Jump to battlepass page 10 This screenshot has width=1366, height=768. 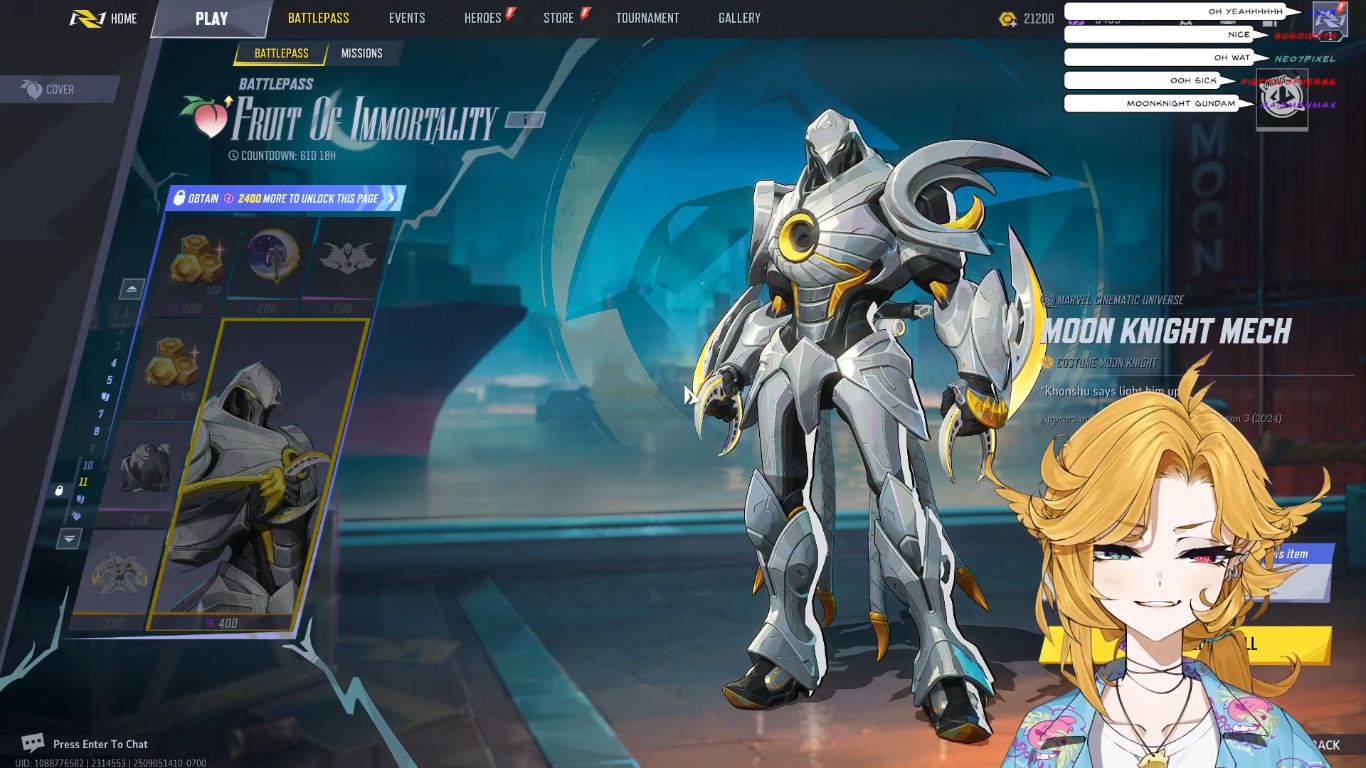point(88,465)
